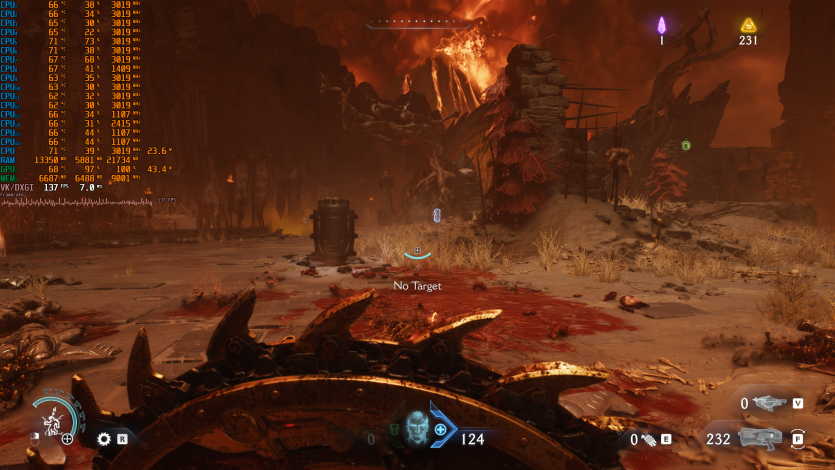Click the blue health cross icon
The width and height of the screenshot is (835, 470).
pos(440,429)
